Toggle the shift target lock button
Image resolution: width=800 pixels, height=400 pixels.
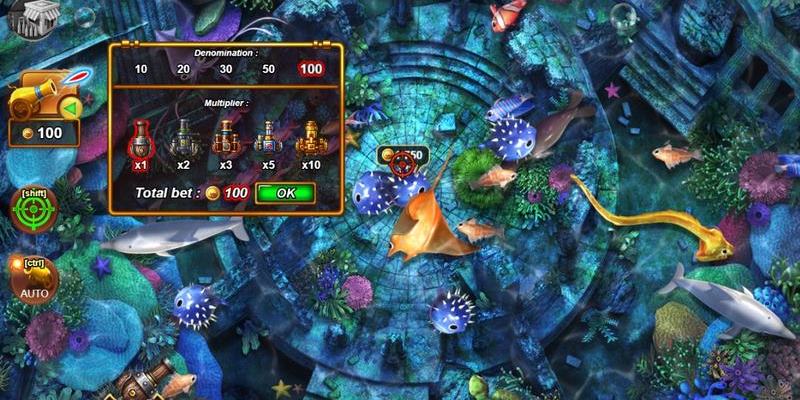[x=33, y=209]
